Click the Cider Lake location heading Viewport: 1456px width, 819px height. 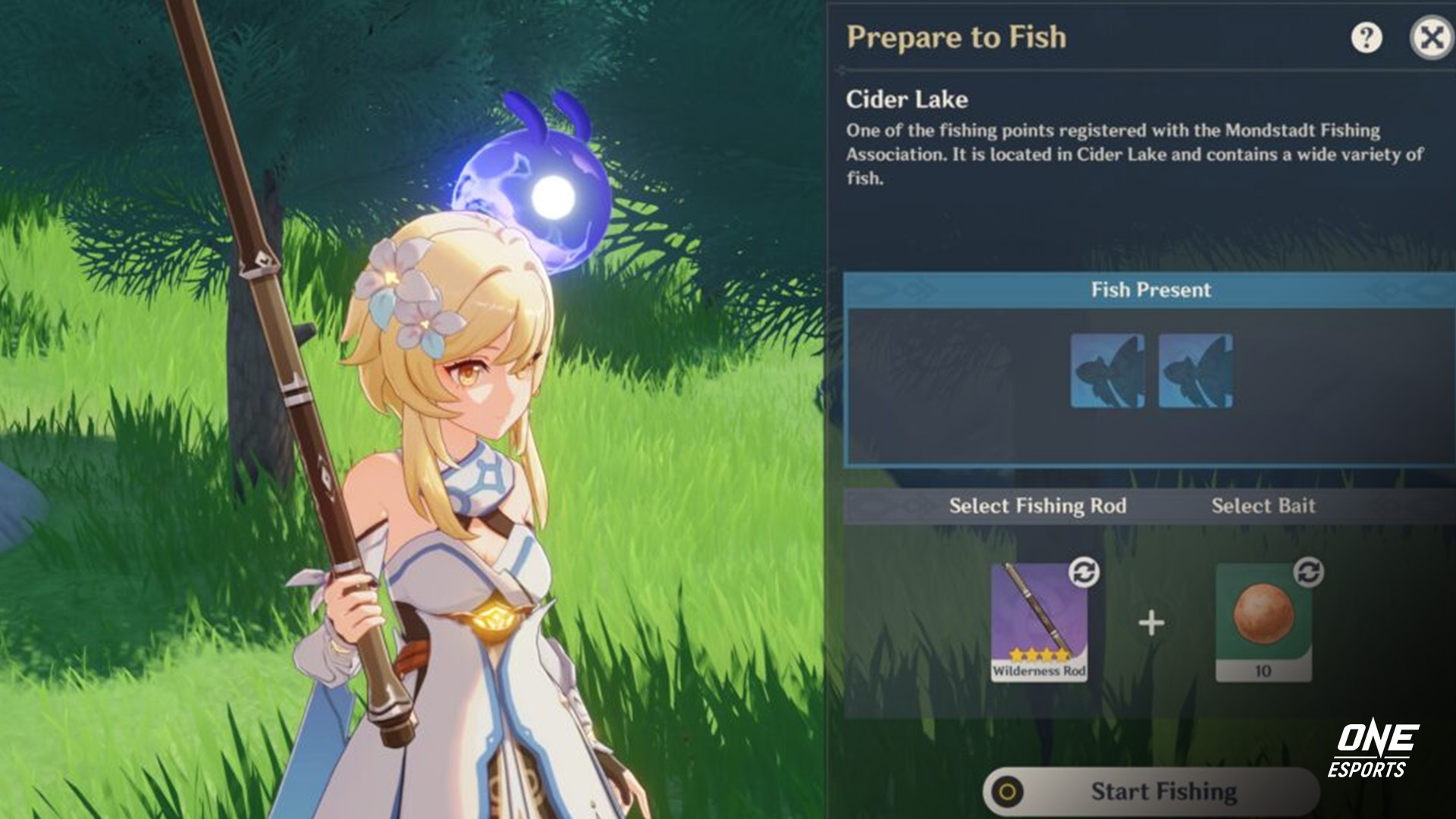pos(907,99)
